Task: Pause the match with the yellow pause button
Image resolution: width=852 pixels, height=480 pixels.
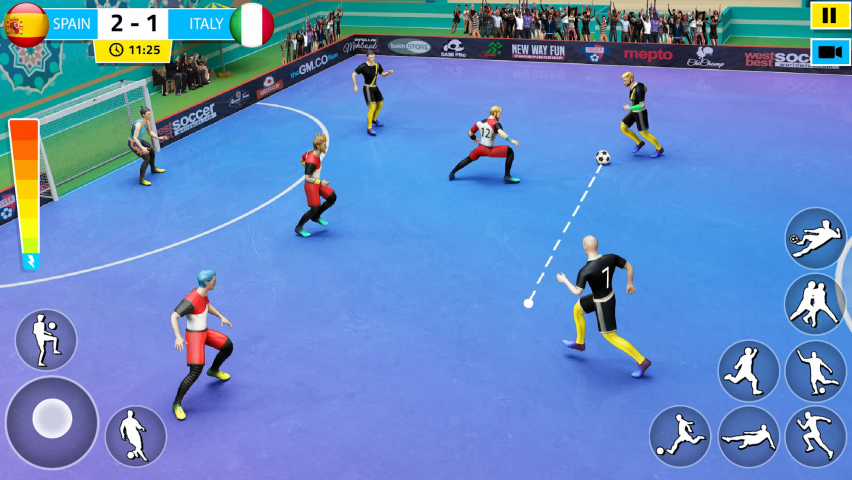Action: (829, 16)
